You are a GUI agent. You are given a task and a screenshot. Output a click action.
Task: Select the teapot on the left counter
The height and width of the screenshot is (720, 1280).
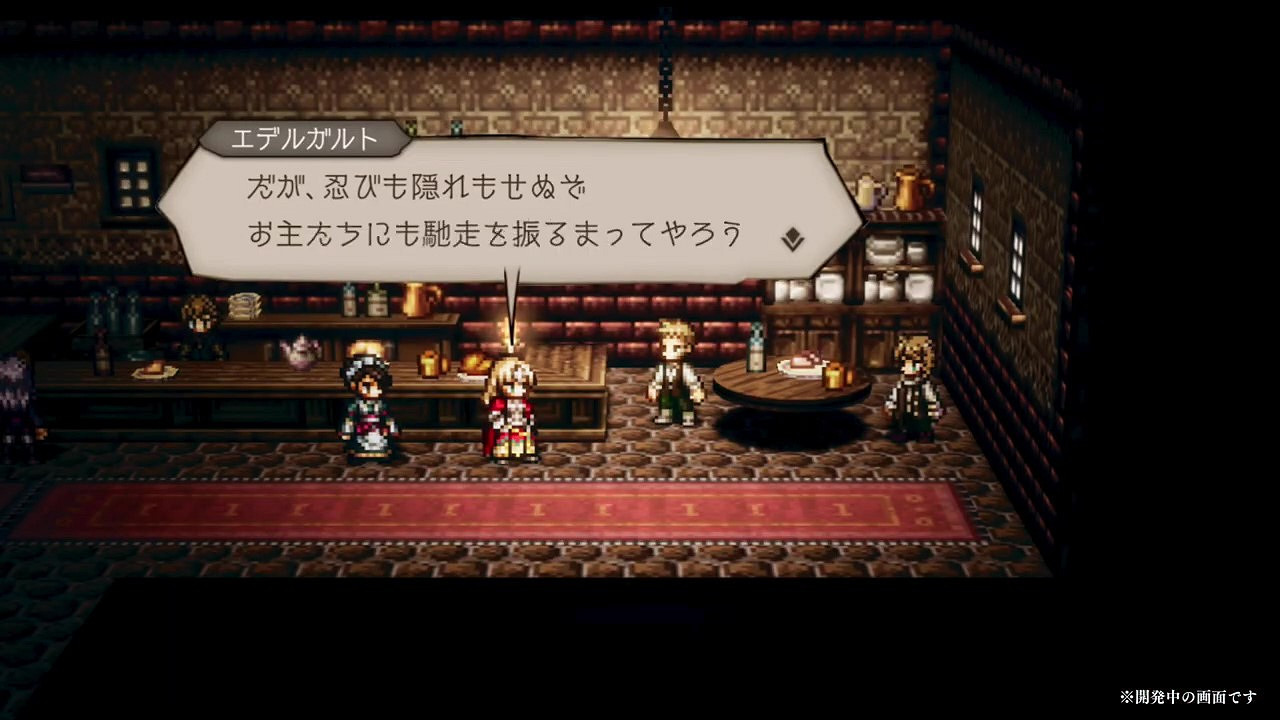(x=300, y=350)
